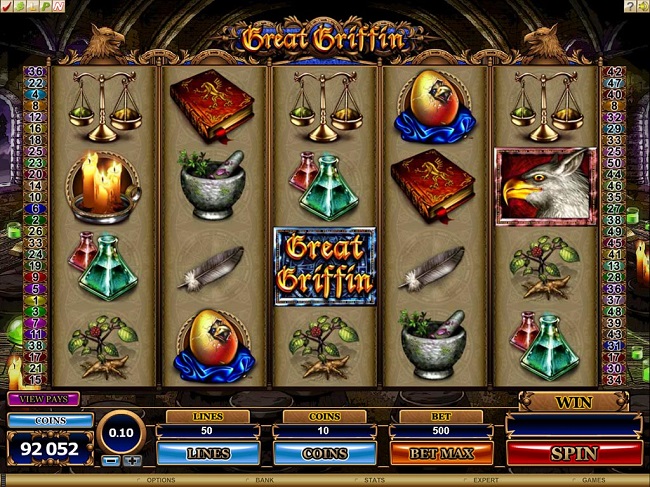
Task: Click the red N toolbar icon
Action: pos(59,7)
